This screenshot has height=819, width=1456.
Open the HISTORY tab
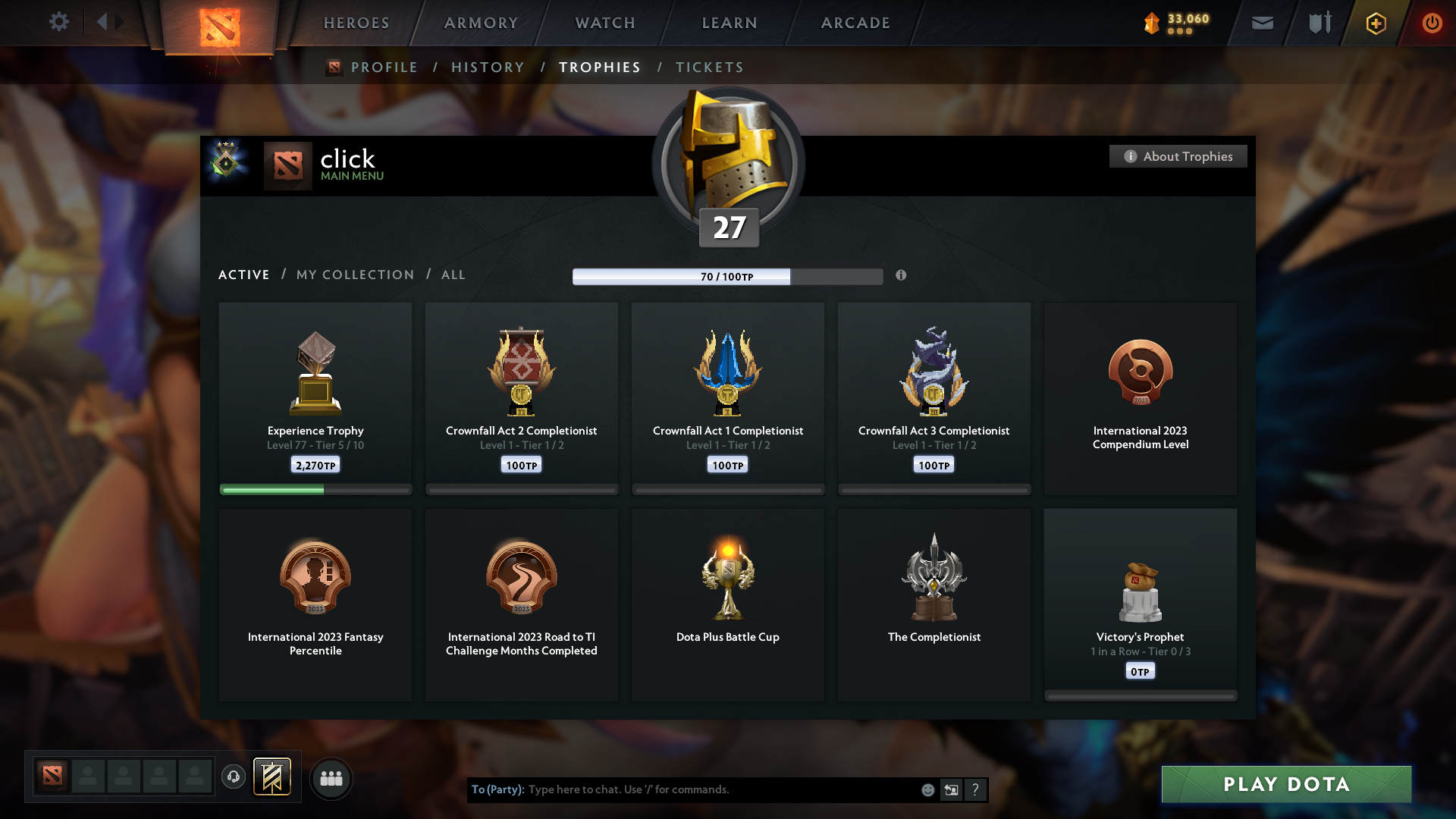488,67
